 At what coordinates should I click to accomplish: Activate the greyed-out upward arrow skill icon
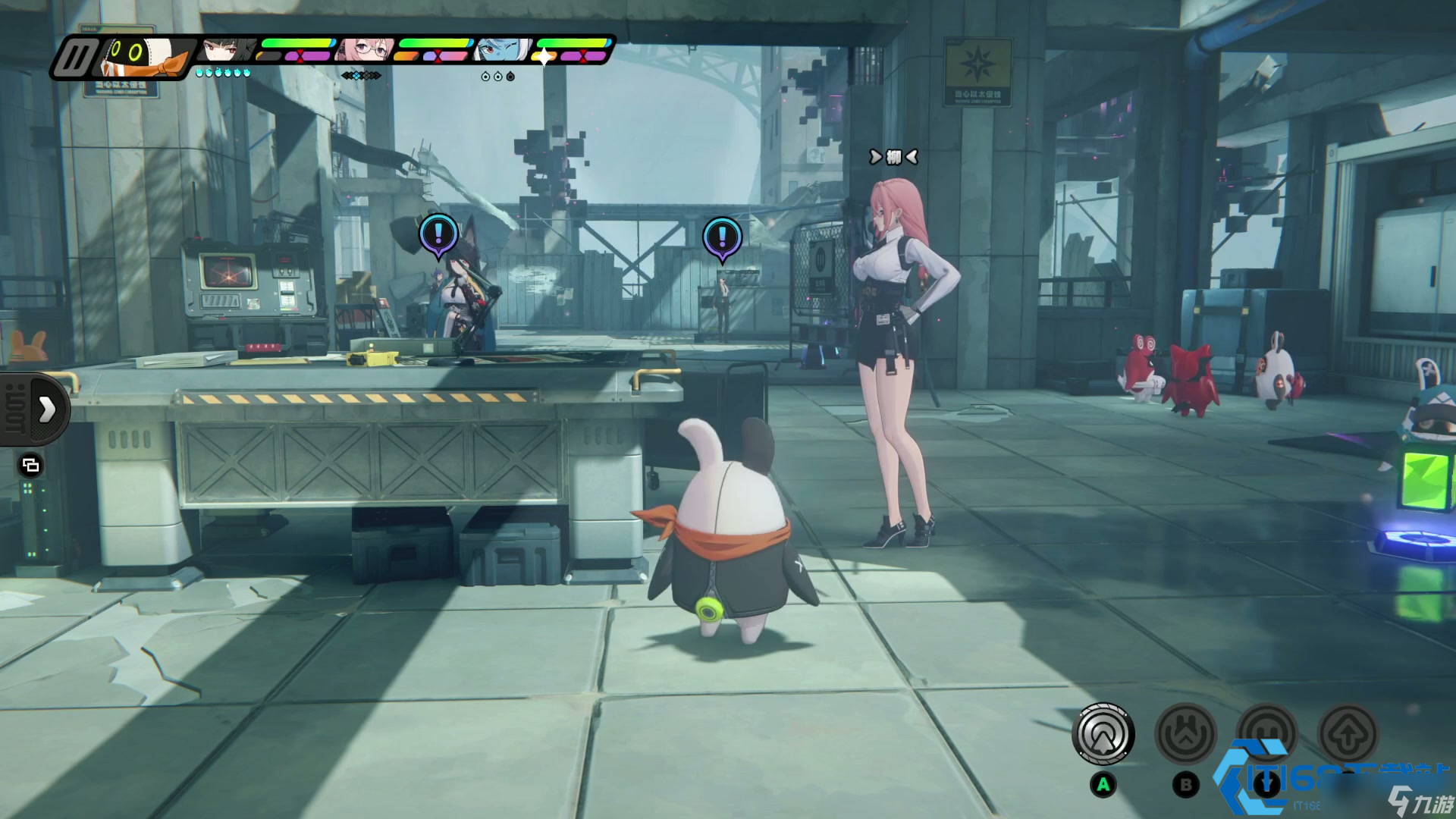(x=1348, y=734)
